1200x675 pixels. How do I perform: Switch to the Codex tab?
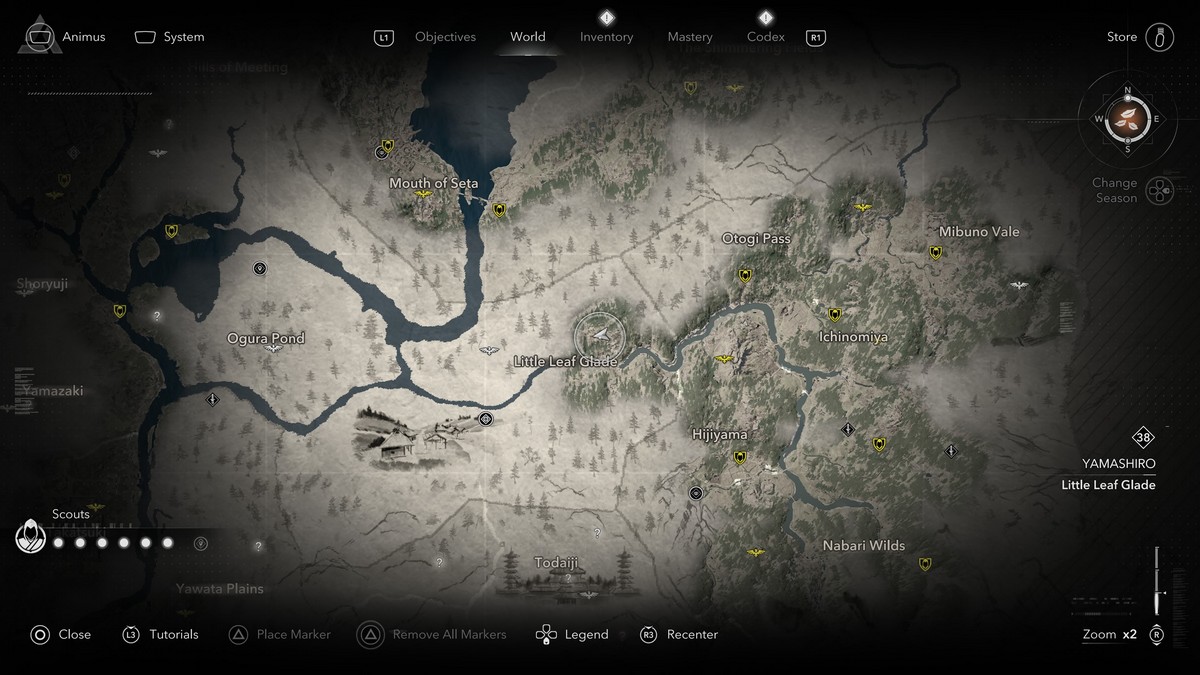coord(766,37)
